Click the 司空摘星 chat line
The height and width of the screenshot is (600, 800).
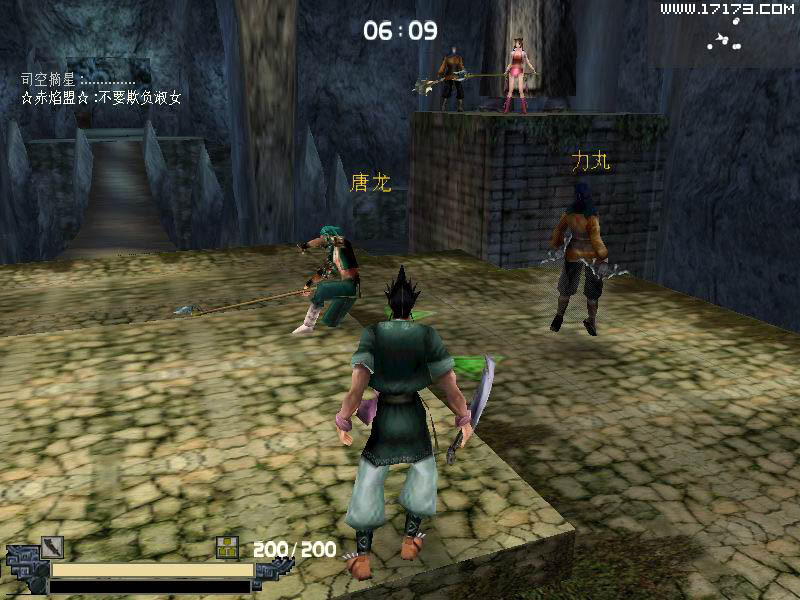[78, 79]
